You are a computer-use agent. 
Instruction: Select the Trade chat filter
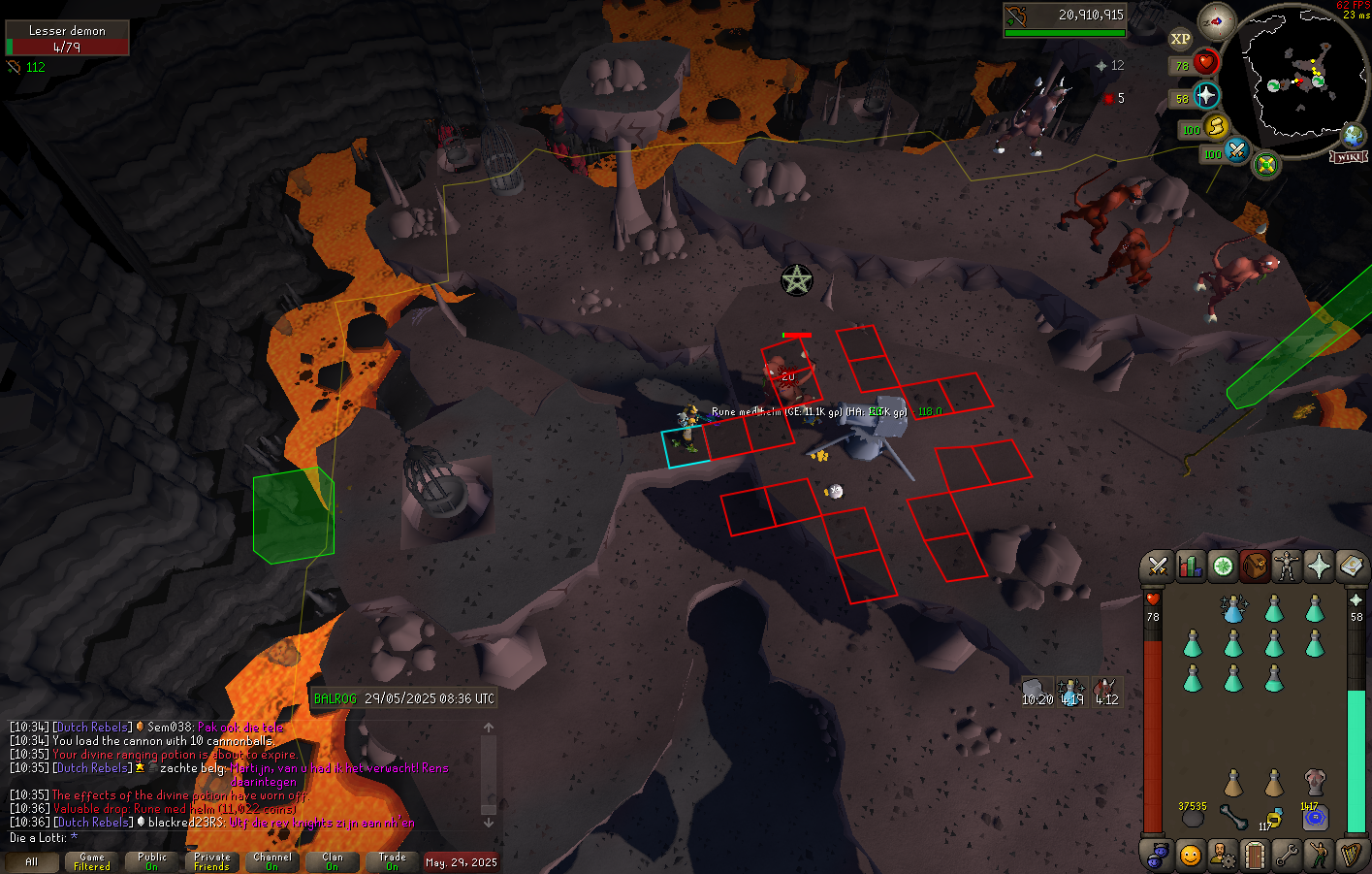393,861
